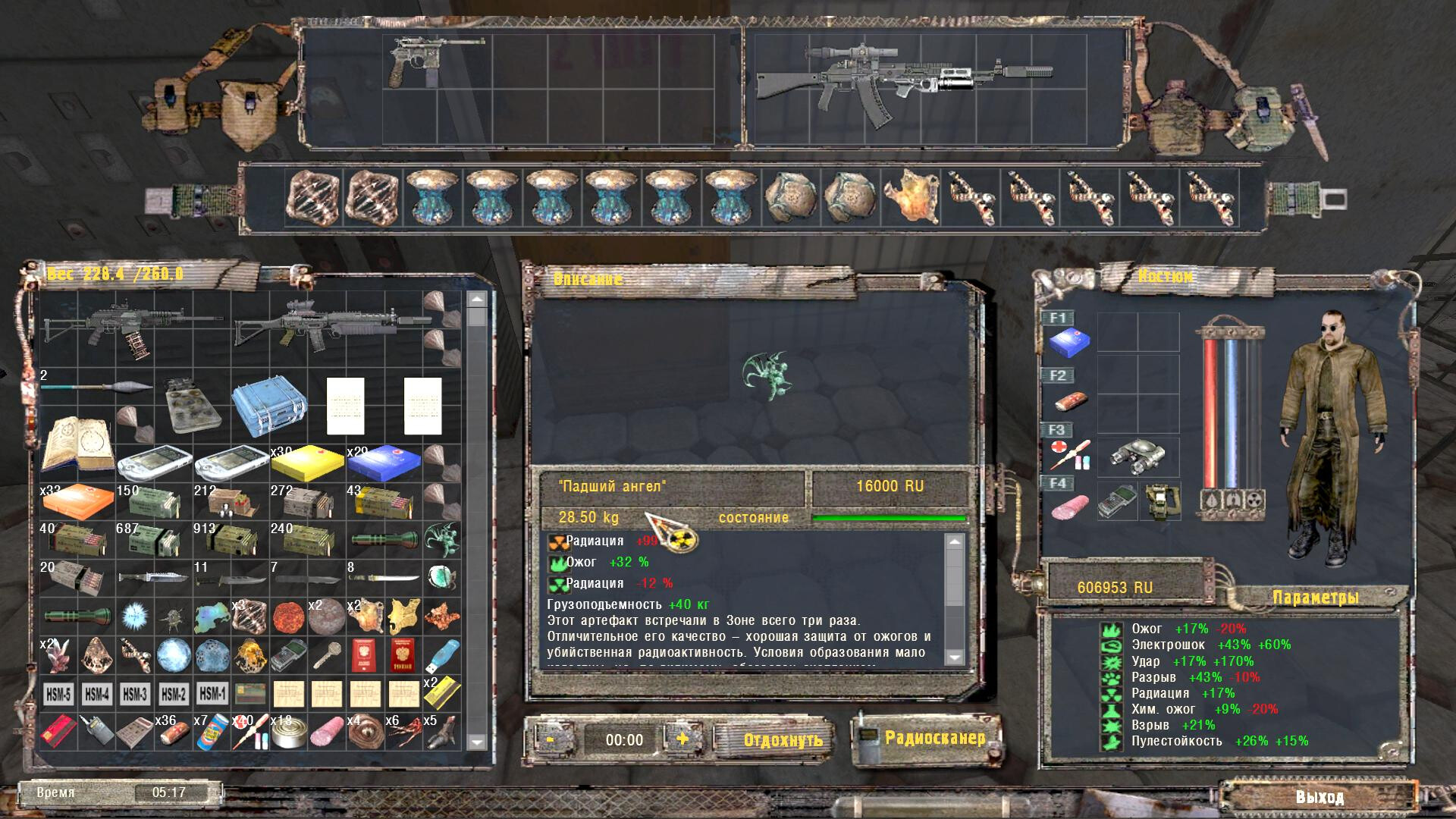The image size is (1456, 819).
Task: Choose the F1 blue medkit quick slot
Action: coord(1070,342)
